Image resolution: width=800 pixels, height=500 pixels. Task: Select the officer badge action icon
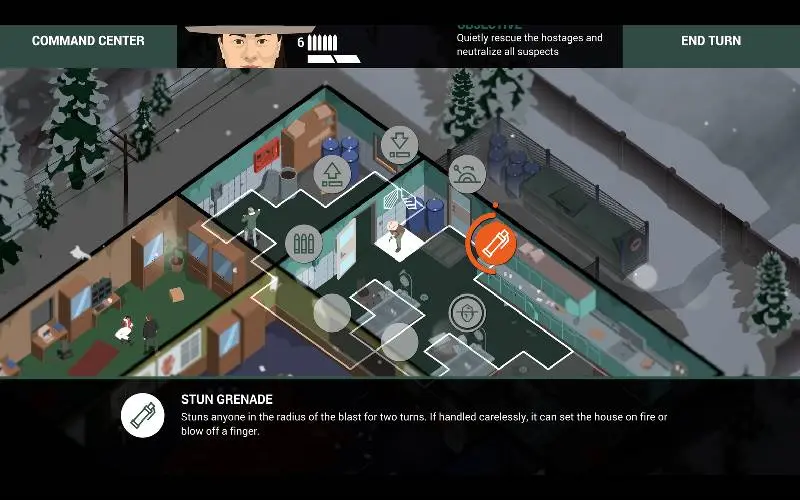pos(466,313)
